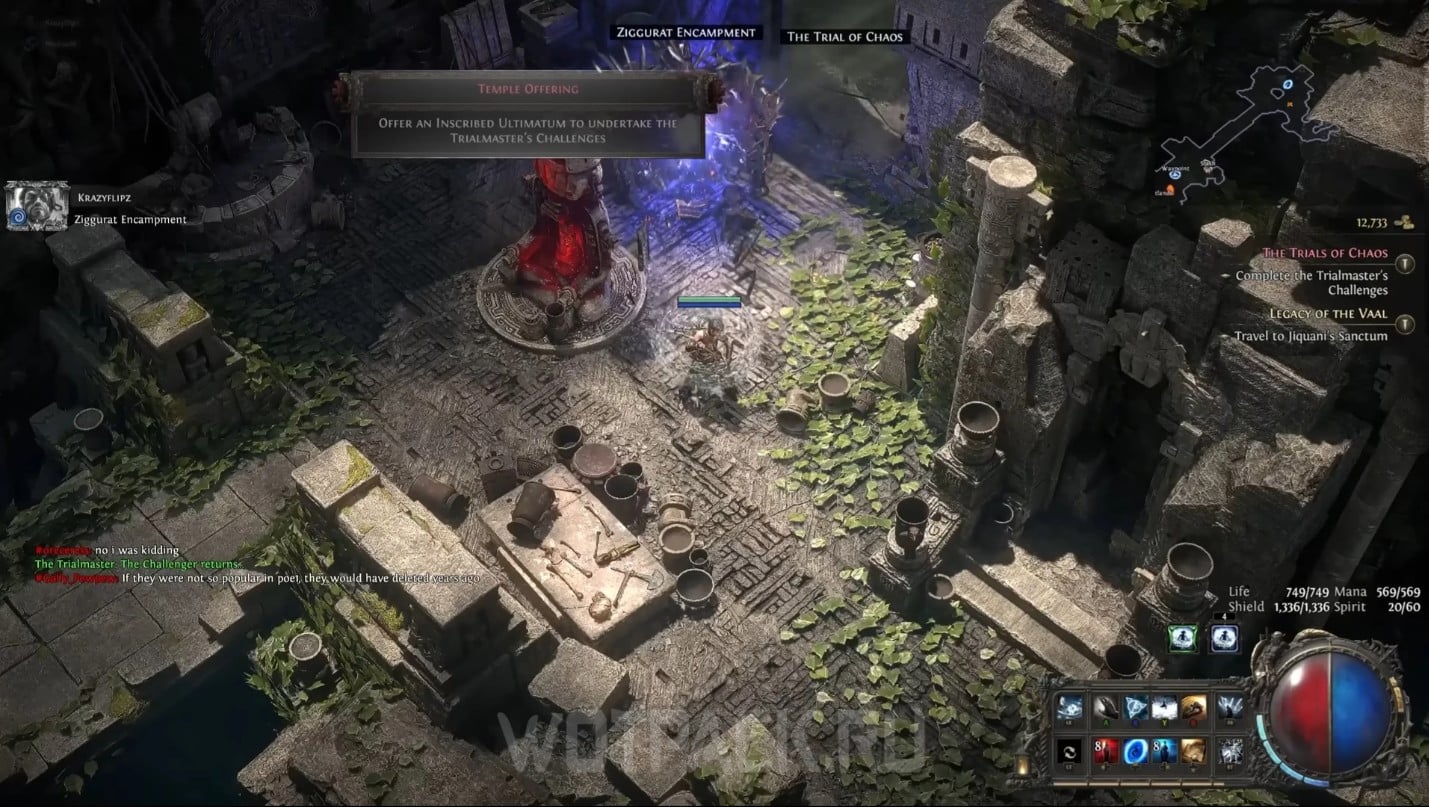Click the triangle rune skill bound to B
This screenshot has width=1429, height=807.
(x=1135, y=707)
